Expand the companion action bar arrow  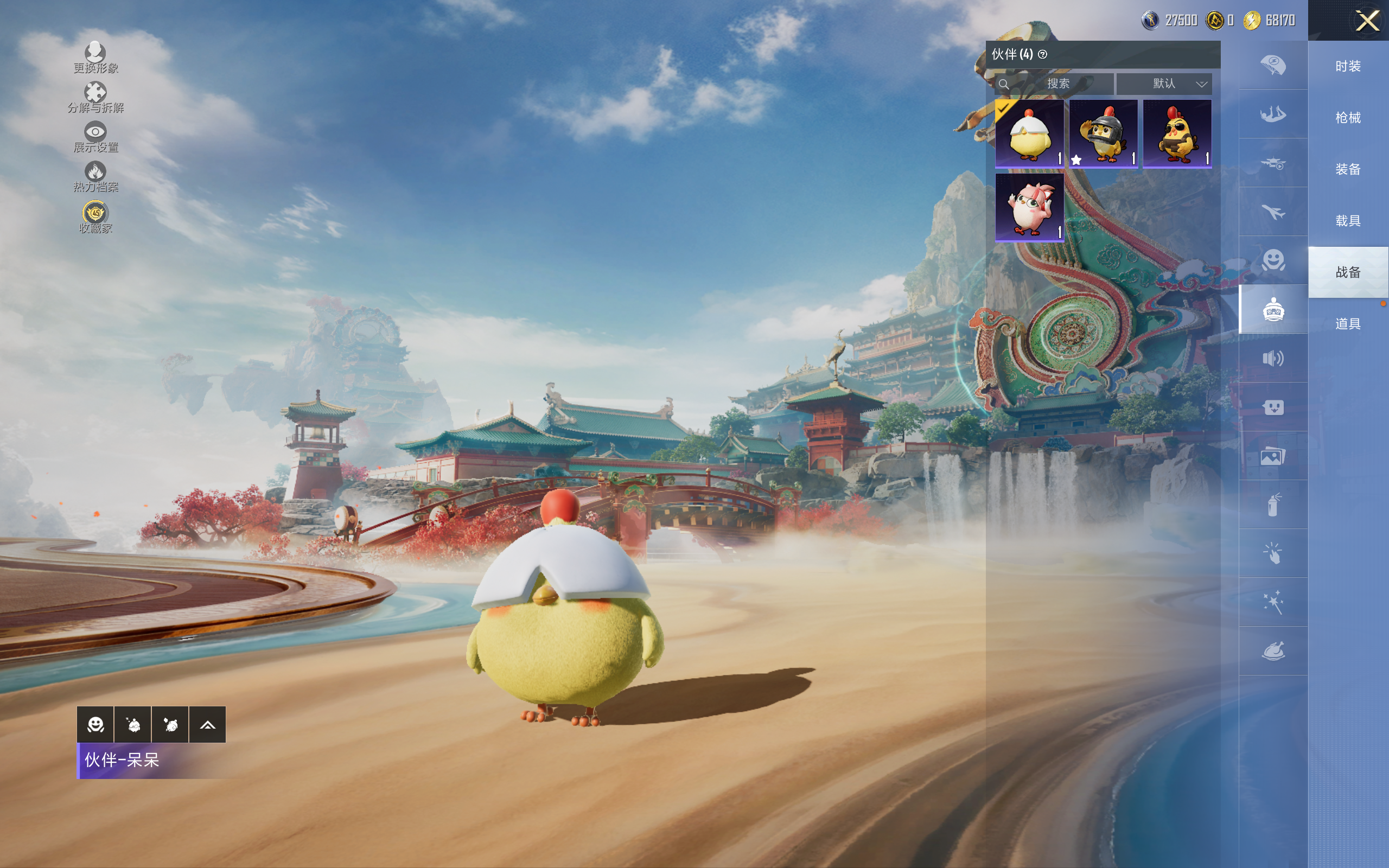(x=207, y=724)
